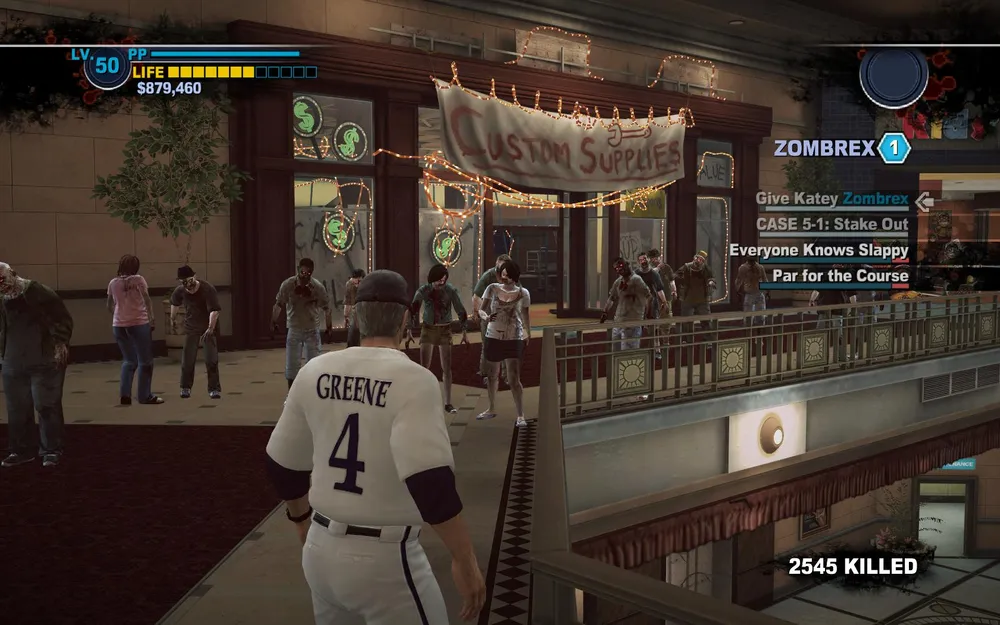The image size is (1000, 625).
Task: Click the empty circular item slot
Action: tap(893, 77)
